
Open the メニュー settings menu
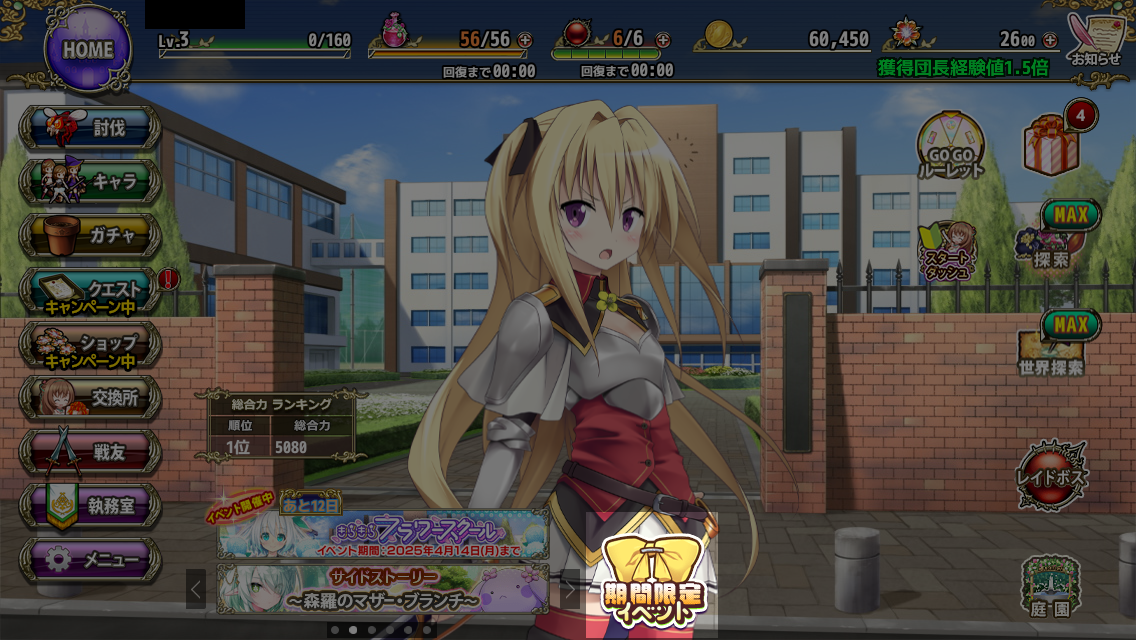coord(91,560)
